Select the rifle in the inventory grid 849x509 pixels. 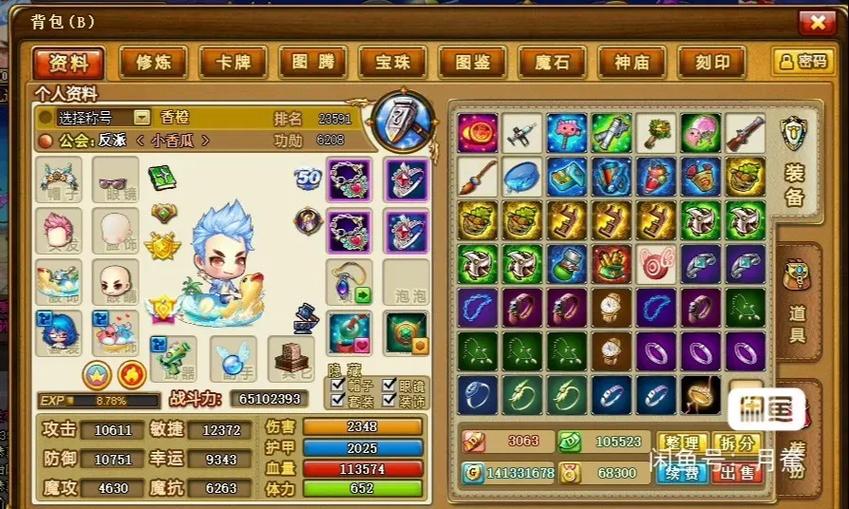pos(746,132)
